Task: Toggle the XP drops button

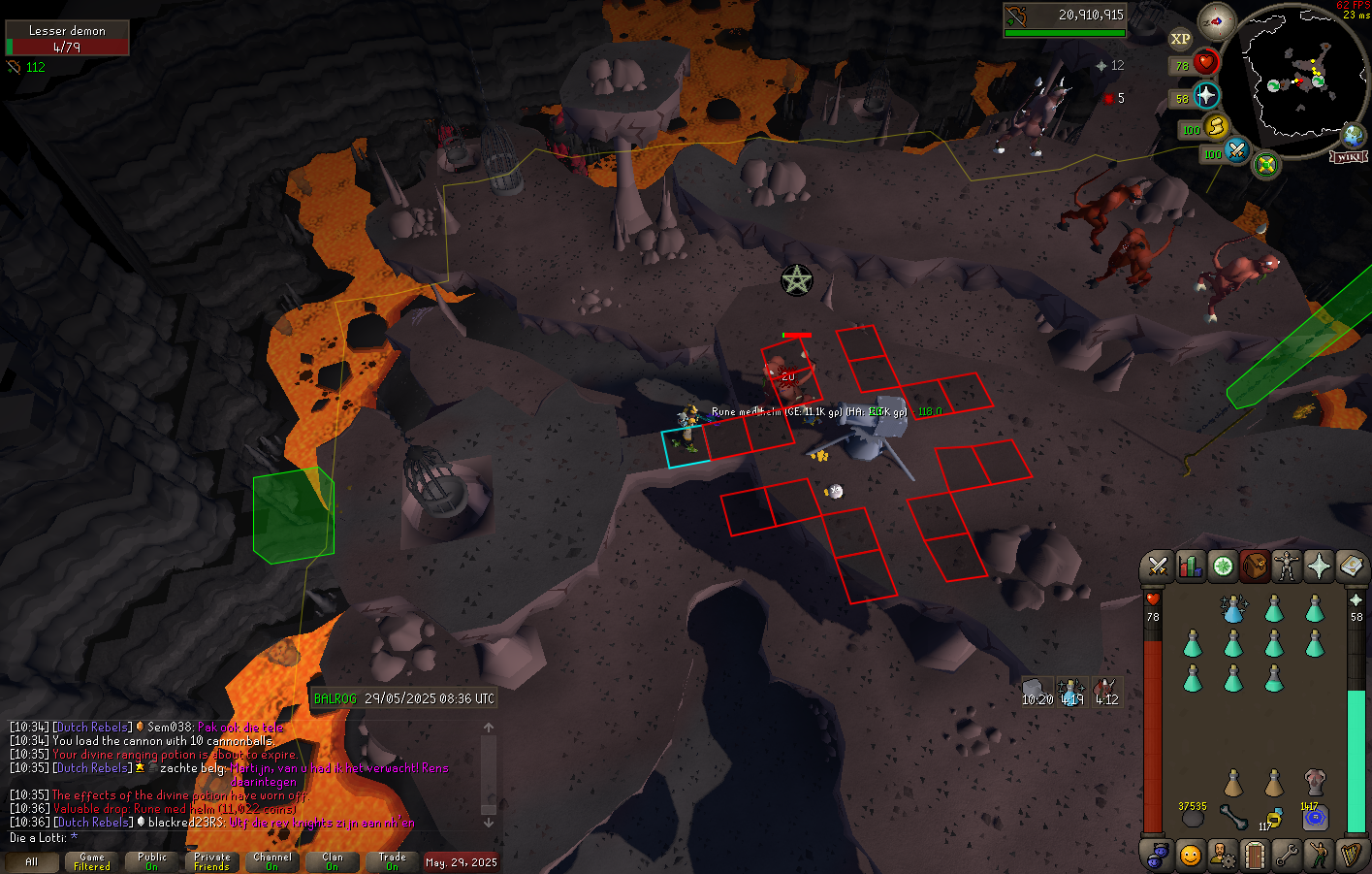Action: point(1180,39)
